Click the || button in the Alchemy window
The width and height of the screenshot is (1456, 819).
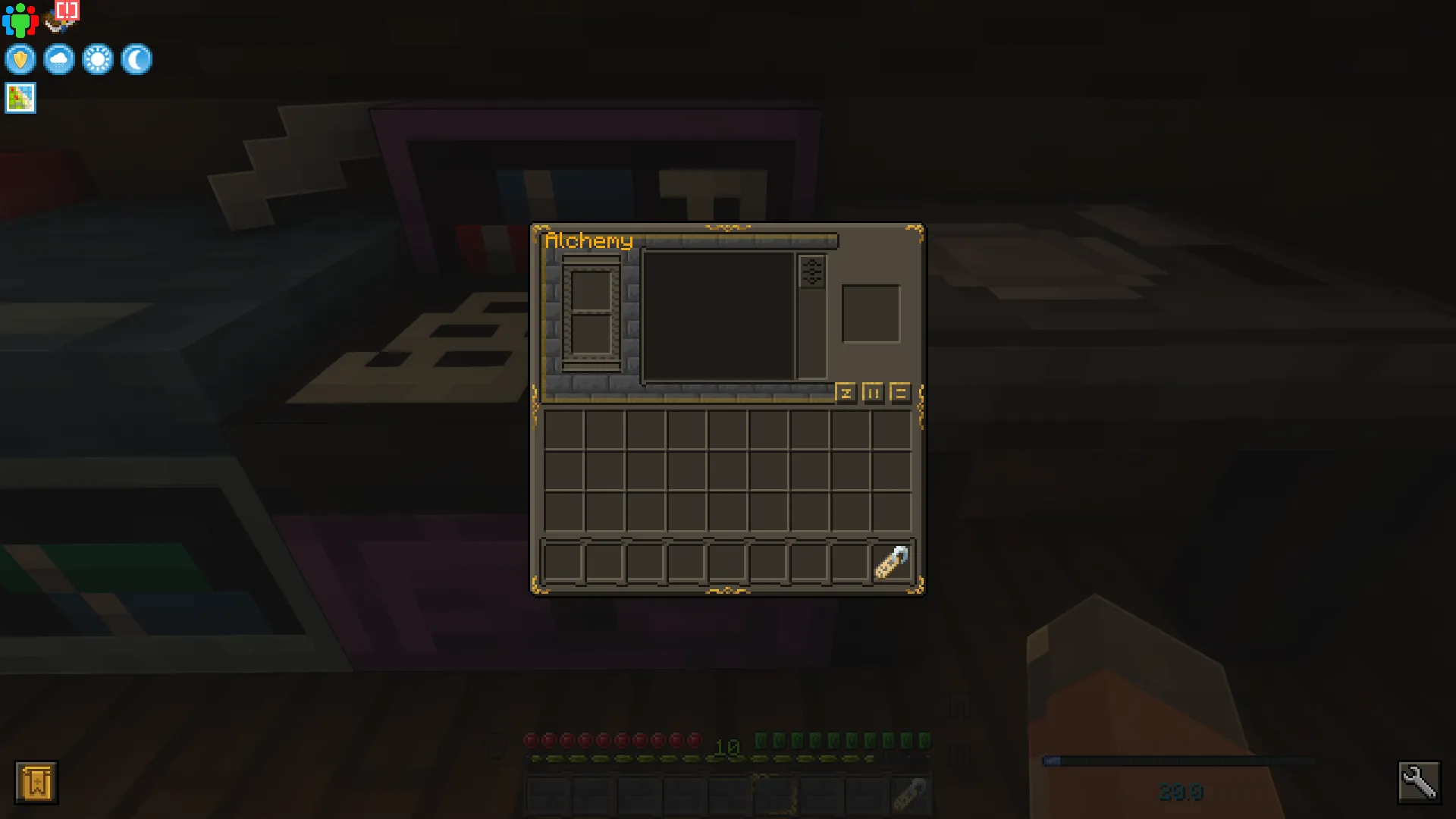click(874, 393)
